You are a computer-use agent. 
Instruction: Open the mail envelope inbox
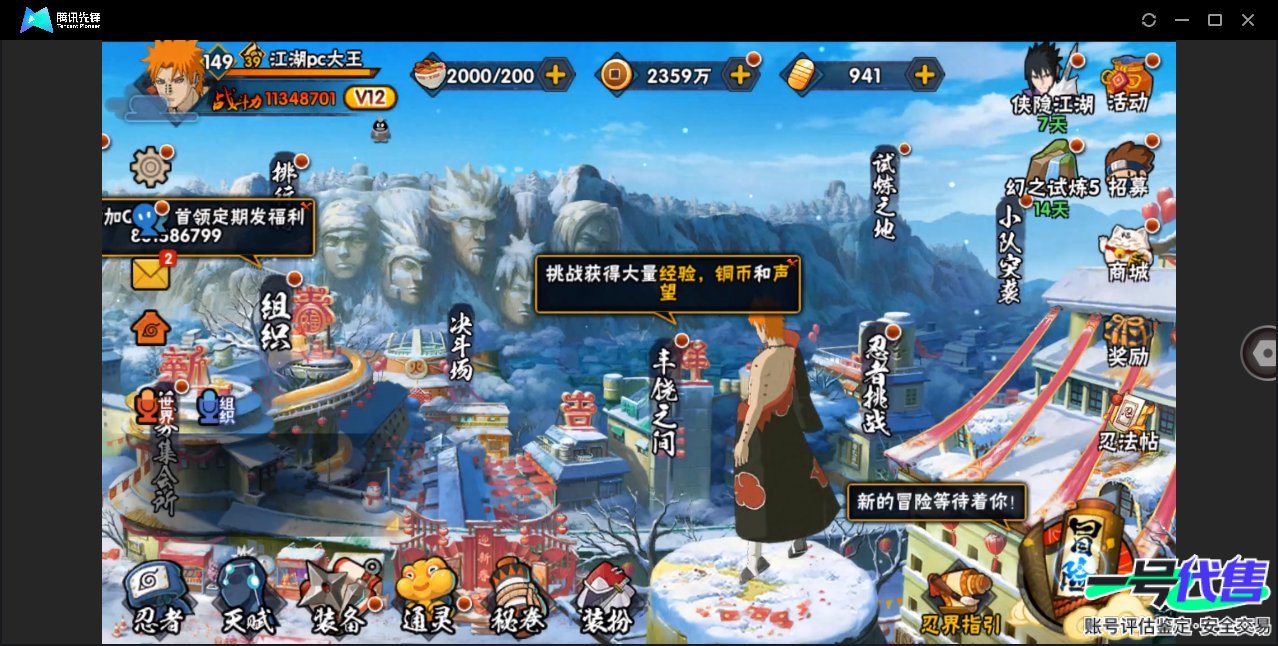tap(150, 273)
